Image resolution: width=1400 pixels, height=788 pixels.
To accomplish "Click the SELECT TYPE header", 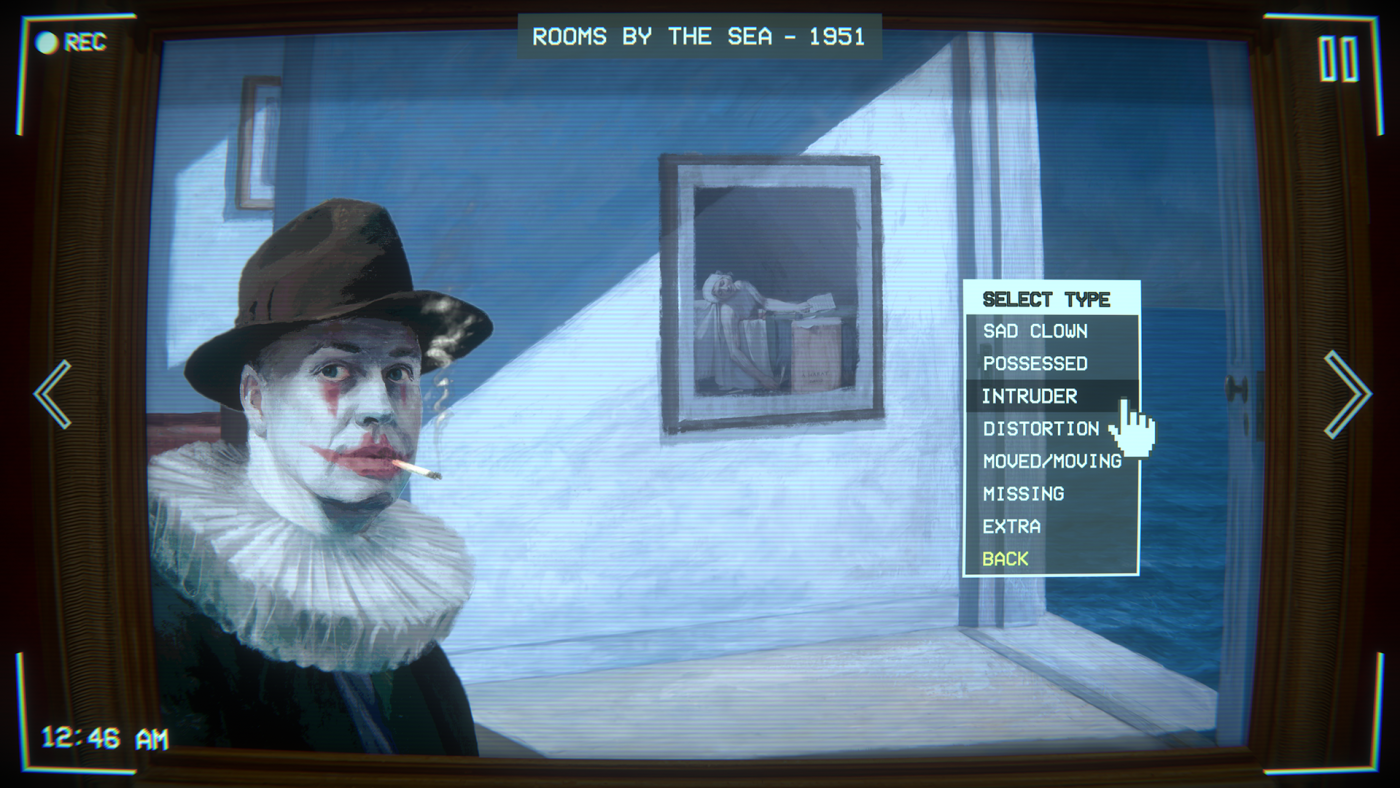I will [1046, 298].
